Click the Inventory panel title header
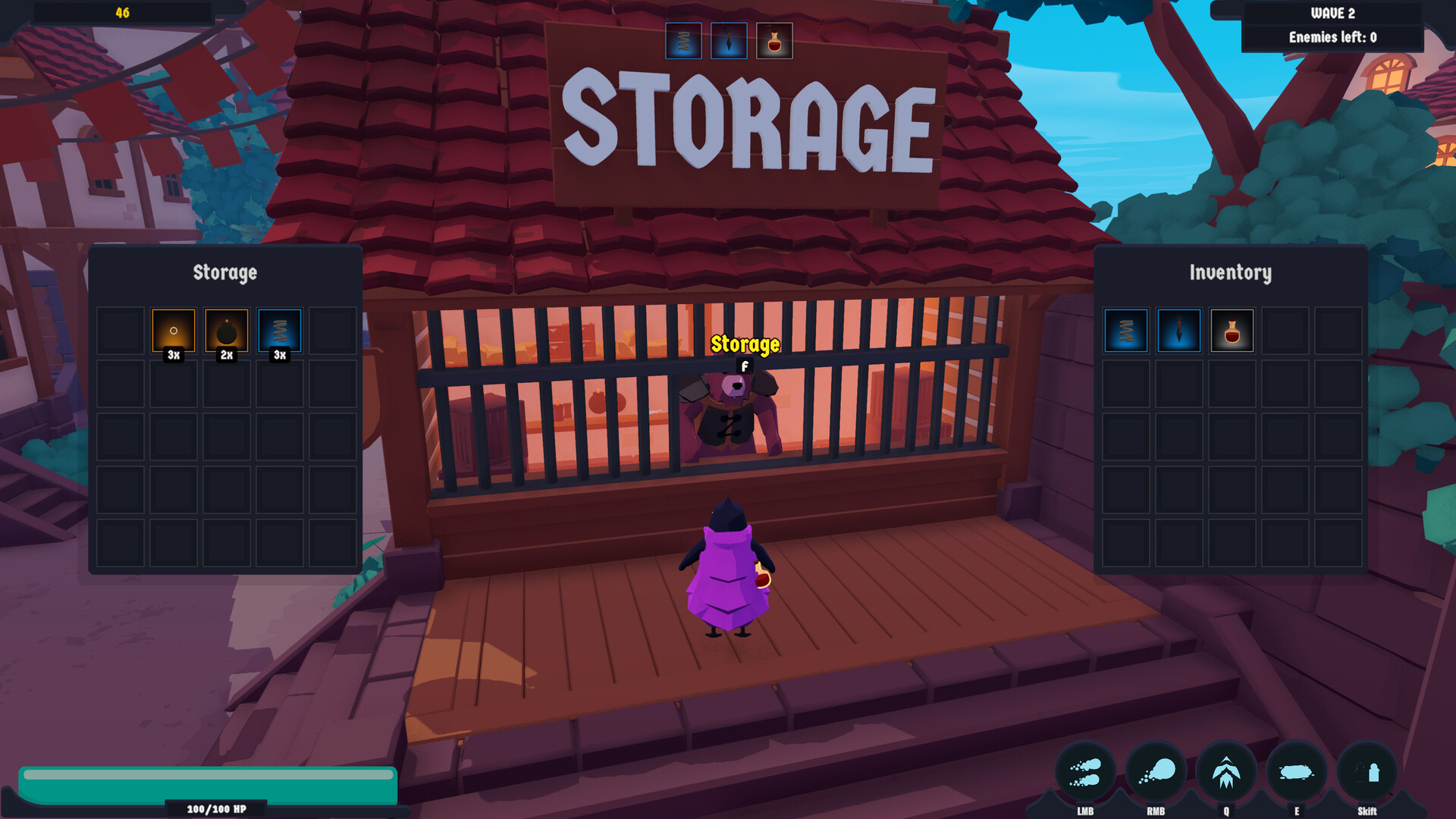This screenshot has width=1456, height=819. [1232, 272]
